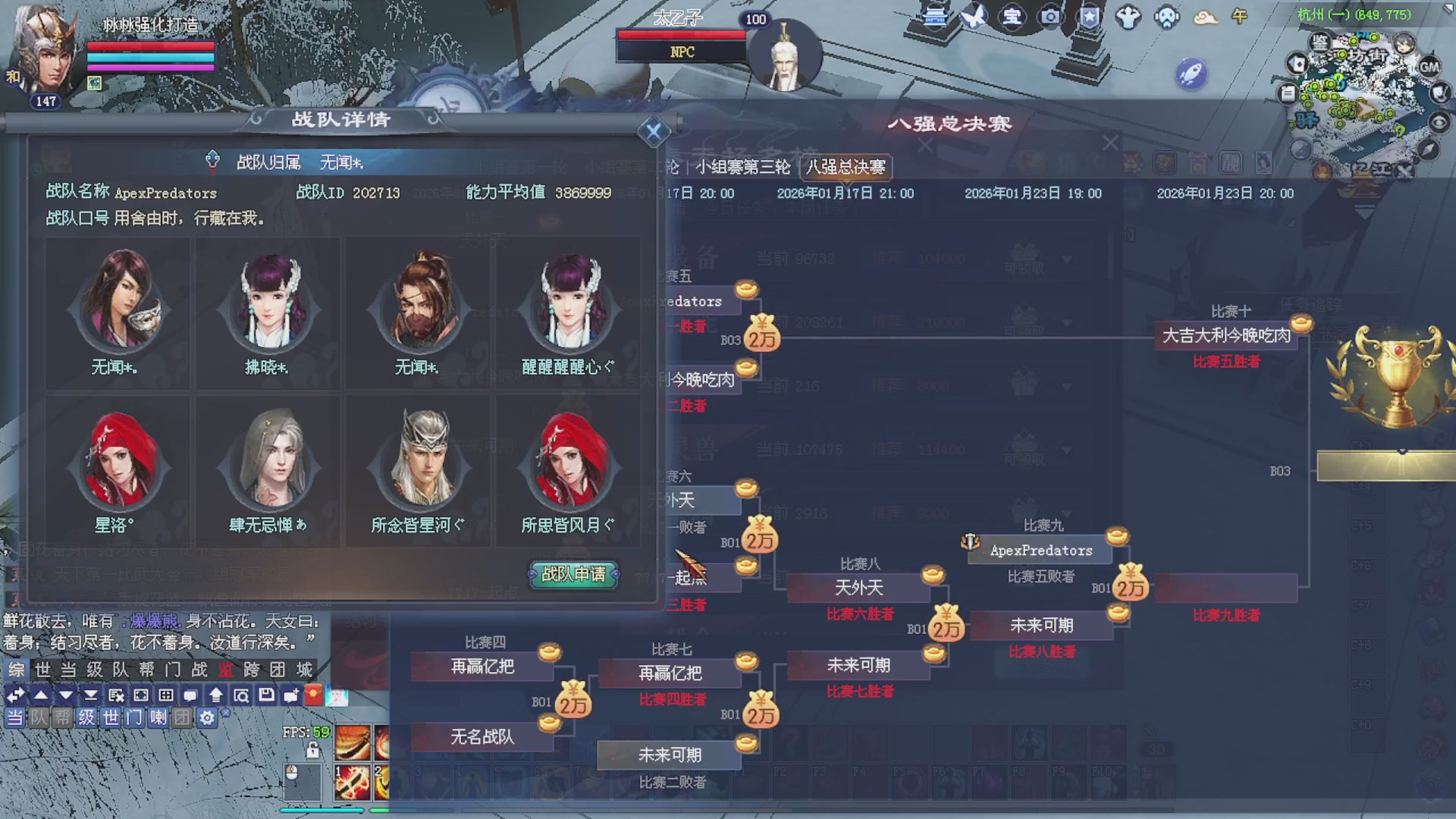Open the chat settings gear icon

tap(206, 718)
